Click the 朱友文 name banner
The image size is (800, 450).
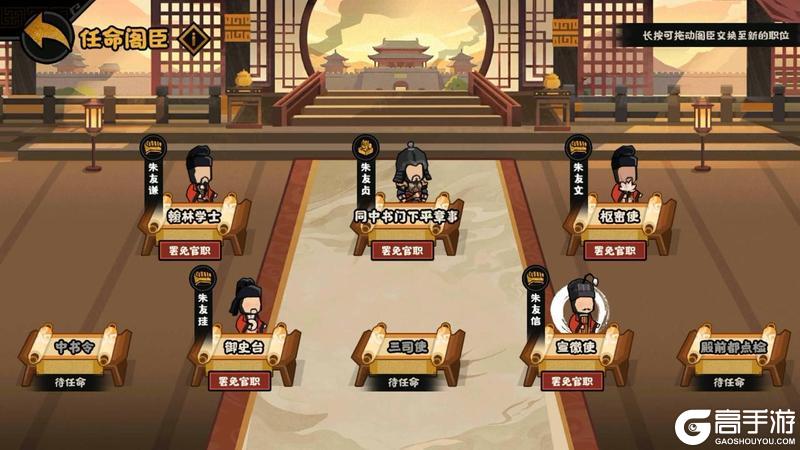[578, 175]
